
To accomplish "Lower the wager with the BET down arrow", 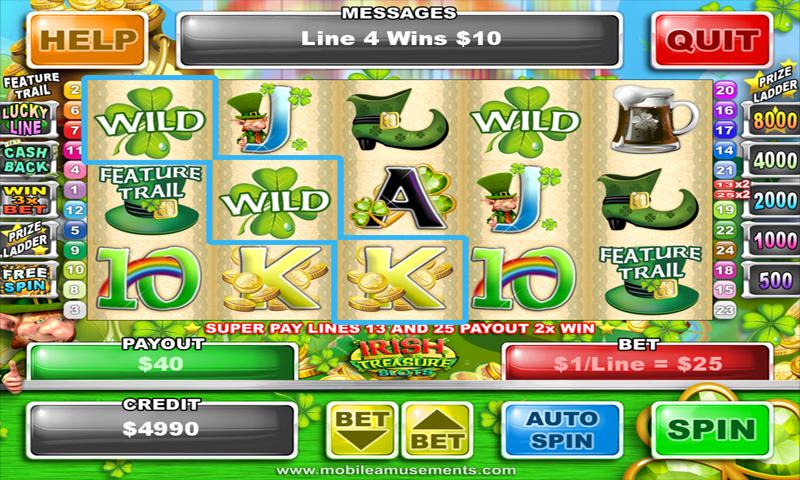I will coord(361,430).
